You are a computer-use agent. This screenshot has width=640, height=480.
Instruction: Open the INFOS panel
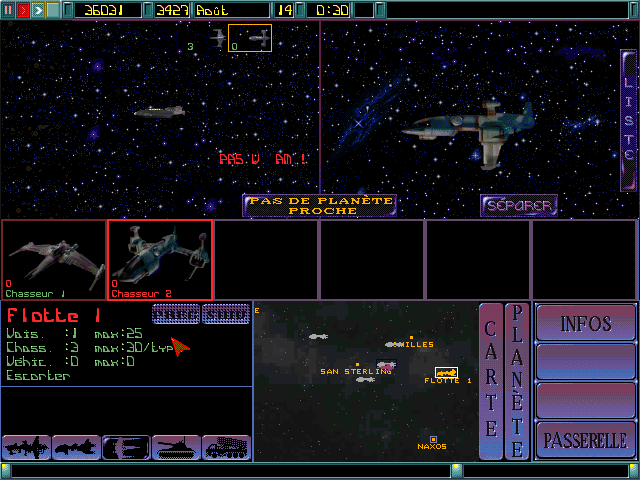click(586, 324)
